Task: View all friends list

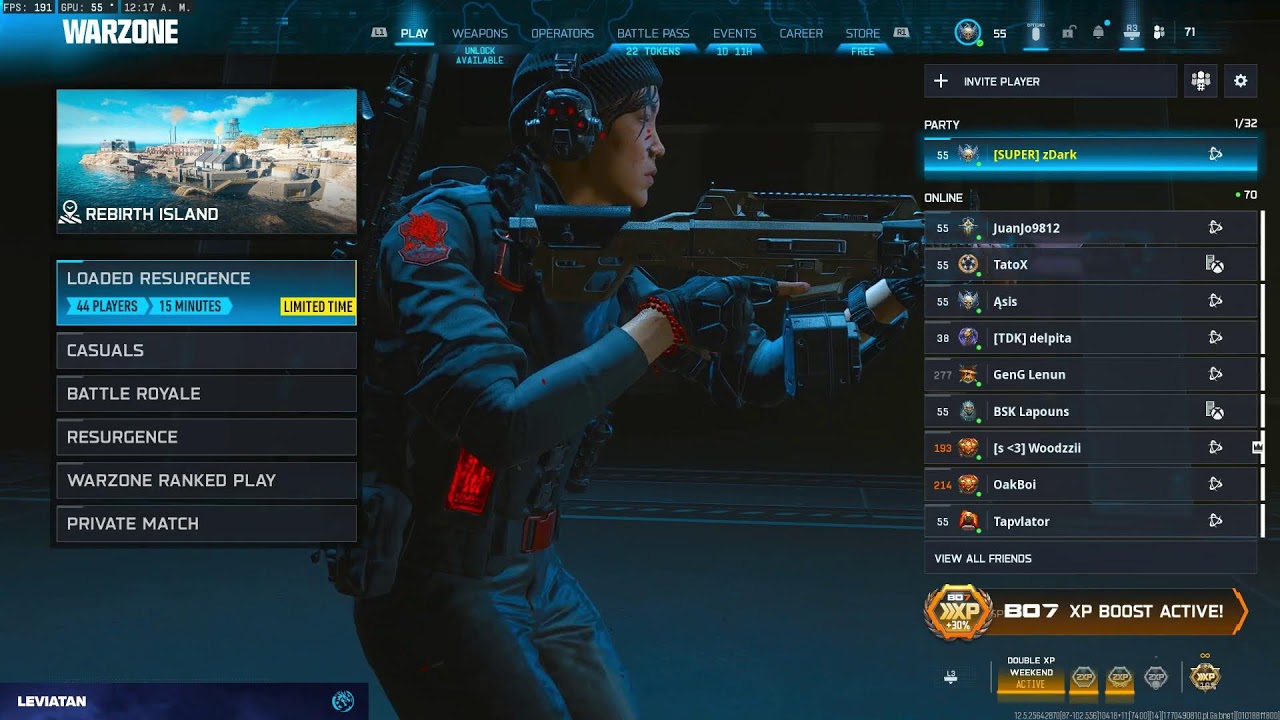Action: (x=983, y=558)
